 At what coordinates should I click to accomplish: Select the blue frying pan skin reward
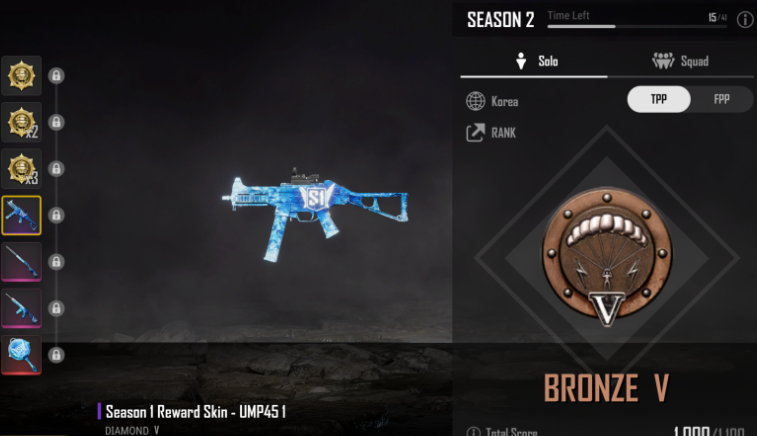coord(21,354)
